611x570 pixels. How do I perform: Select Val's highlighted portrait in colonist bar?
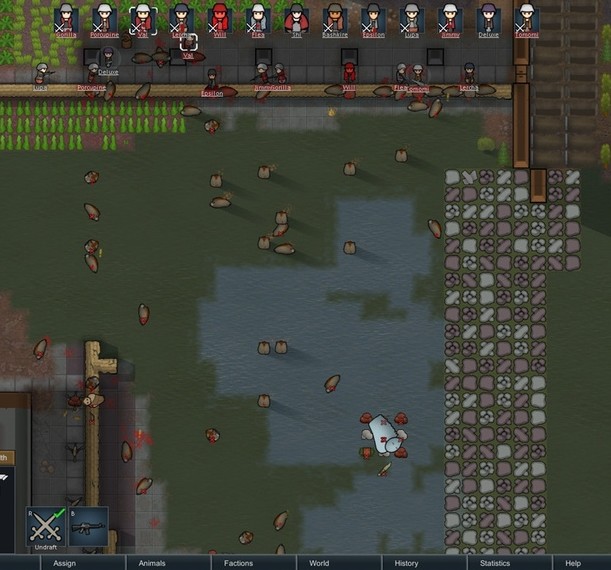click(x=143, y=18)
